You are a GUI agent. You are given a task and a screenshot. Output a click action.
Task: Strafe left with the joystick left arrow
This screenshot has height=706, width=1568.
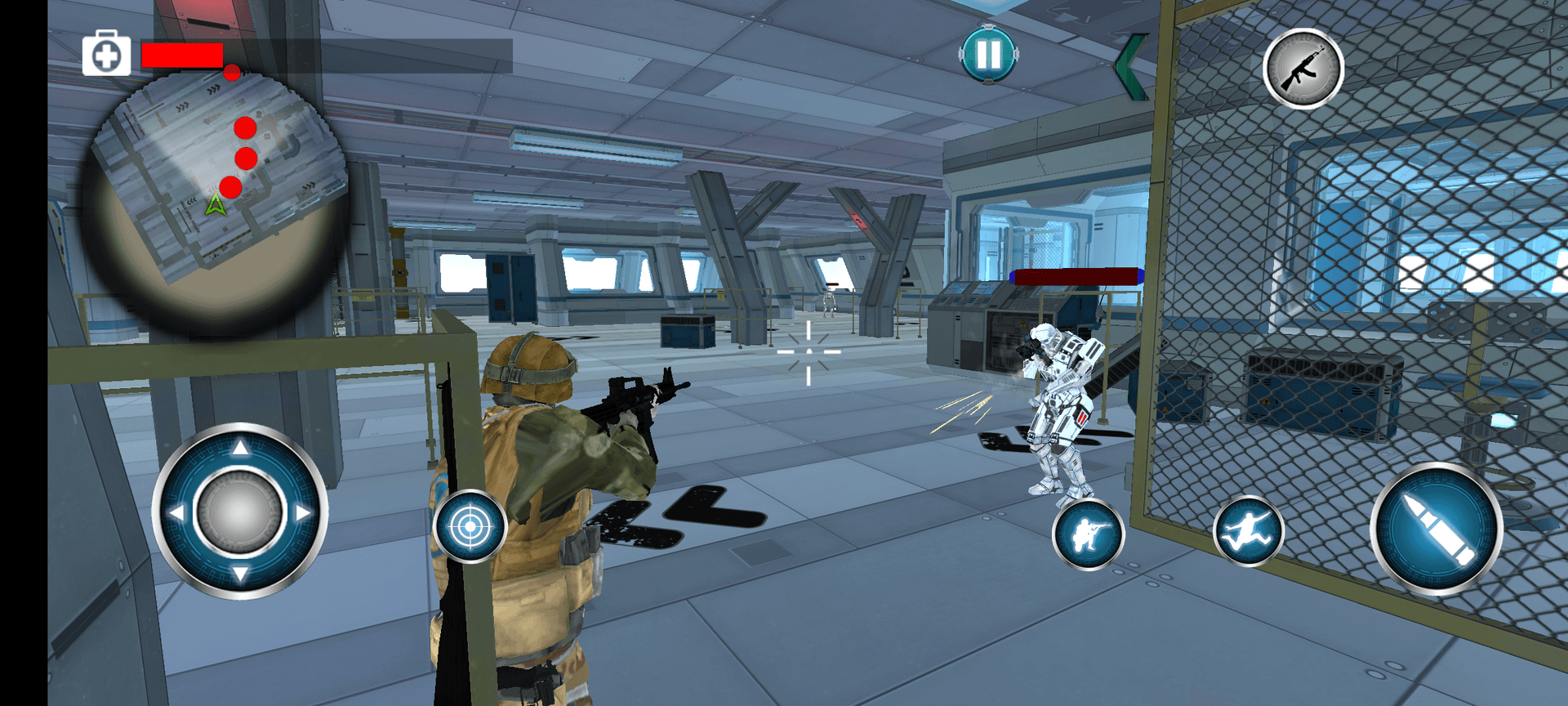(176, 513)
